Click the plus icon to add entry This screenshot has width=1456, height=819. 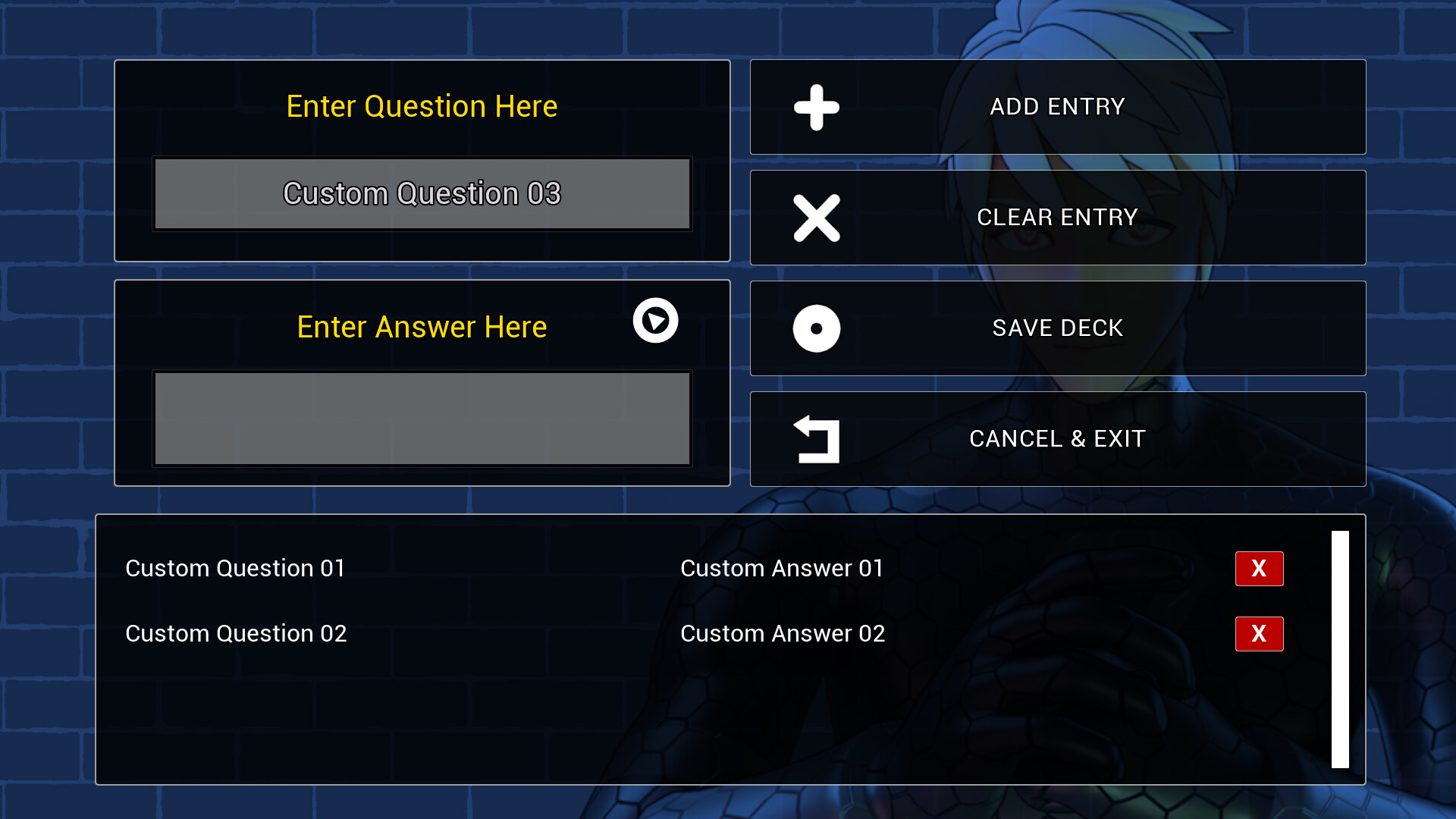(816, 107)
